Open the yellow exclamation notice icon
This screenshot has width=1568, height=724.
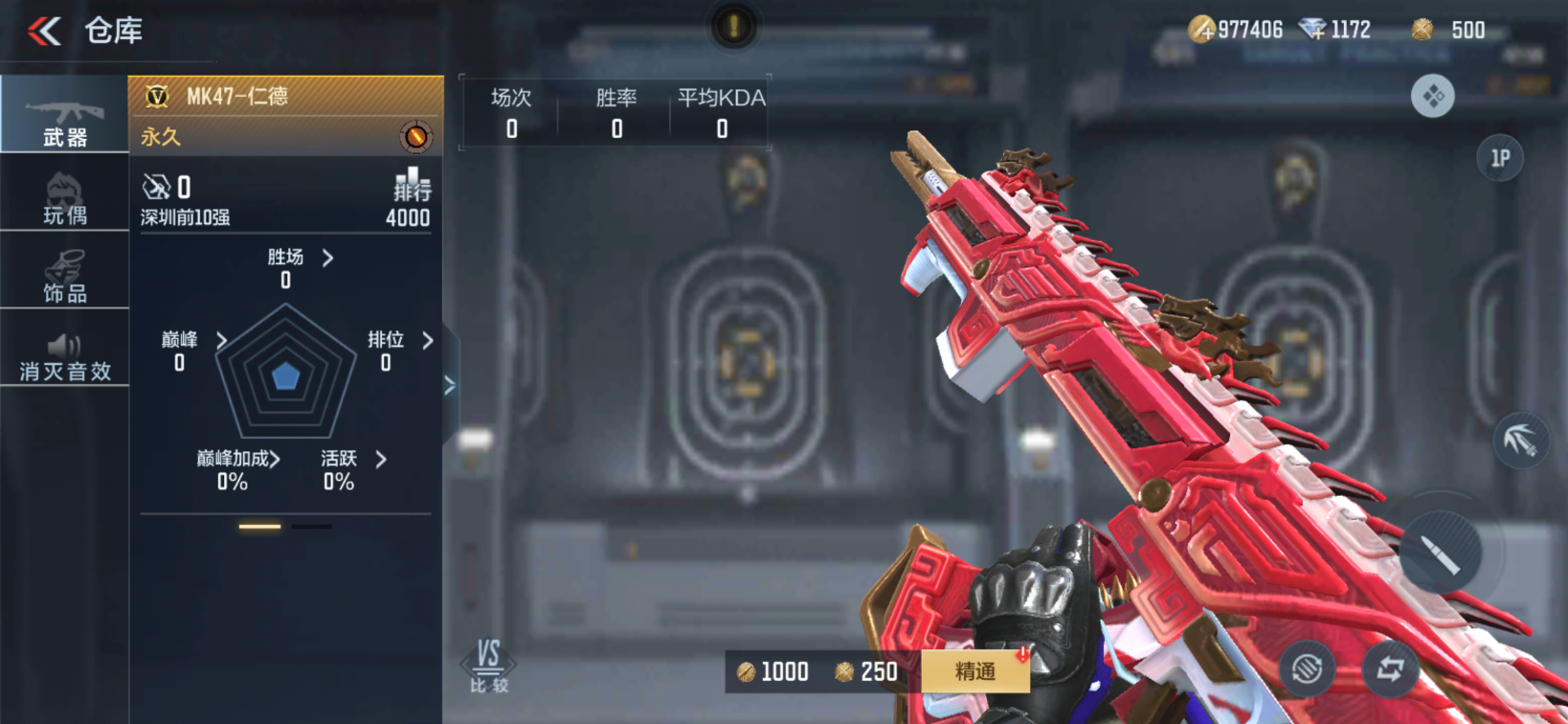733,26
